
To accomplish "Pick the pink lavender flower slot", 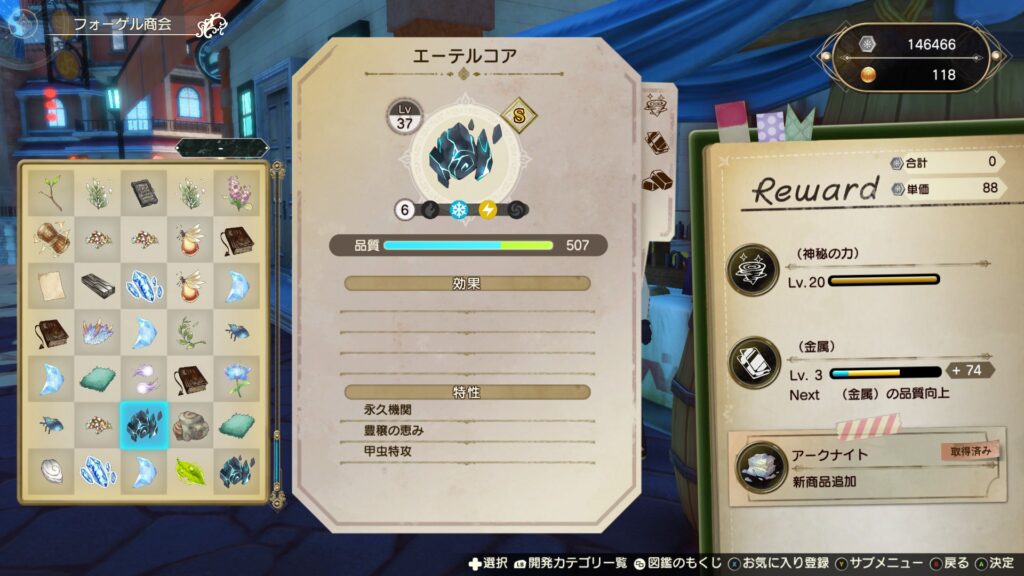I will click(237, 192).
